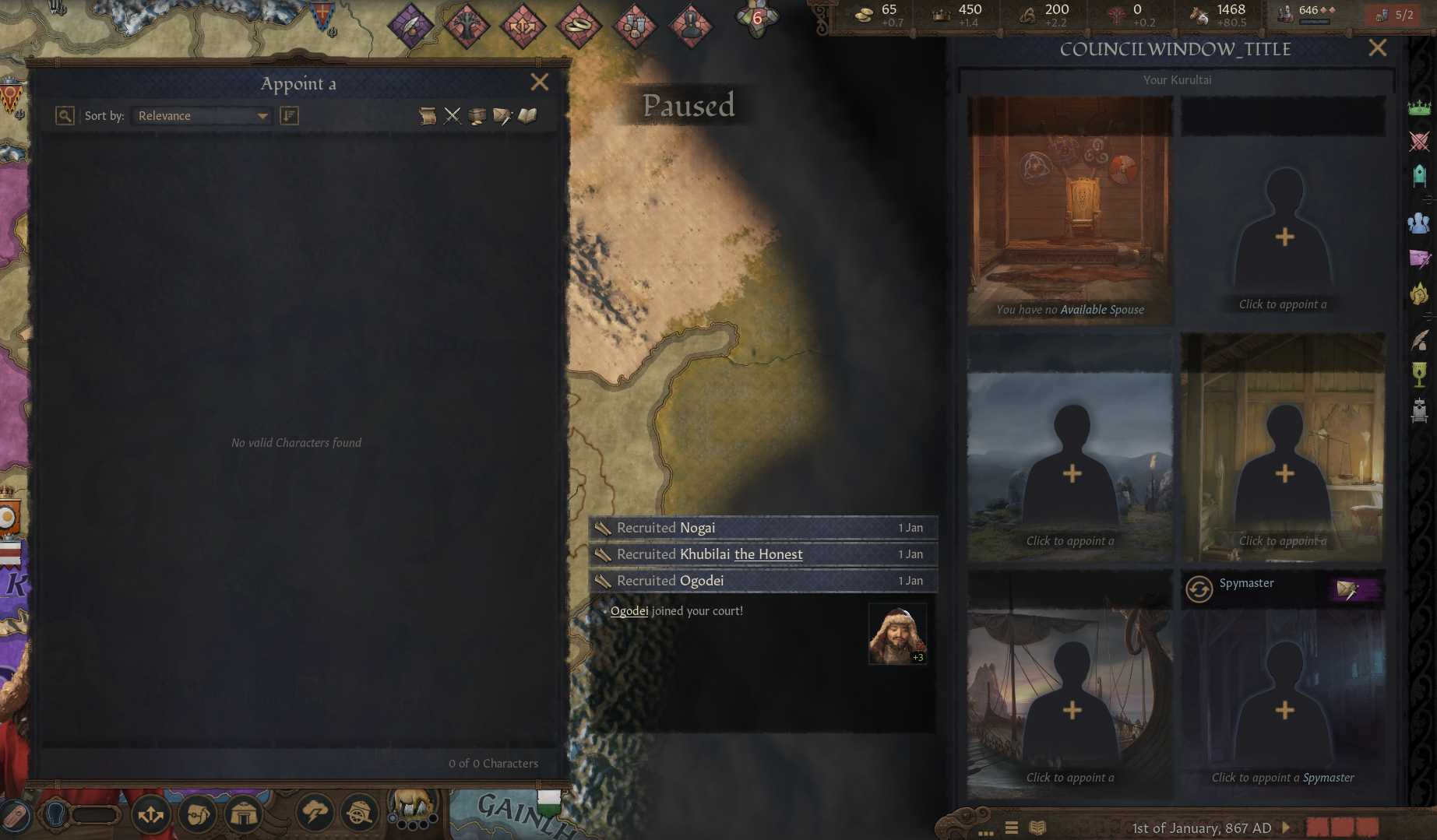This screenshot has width=1437, height=840.
Task: Toggle the book learning filter in Appoint window
Action: [527, 115]
